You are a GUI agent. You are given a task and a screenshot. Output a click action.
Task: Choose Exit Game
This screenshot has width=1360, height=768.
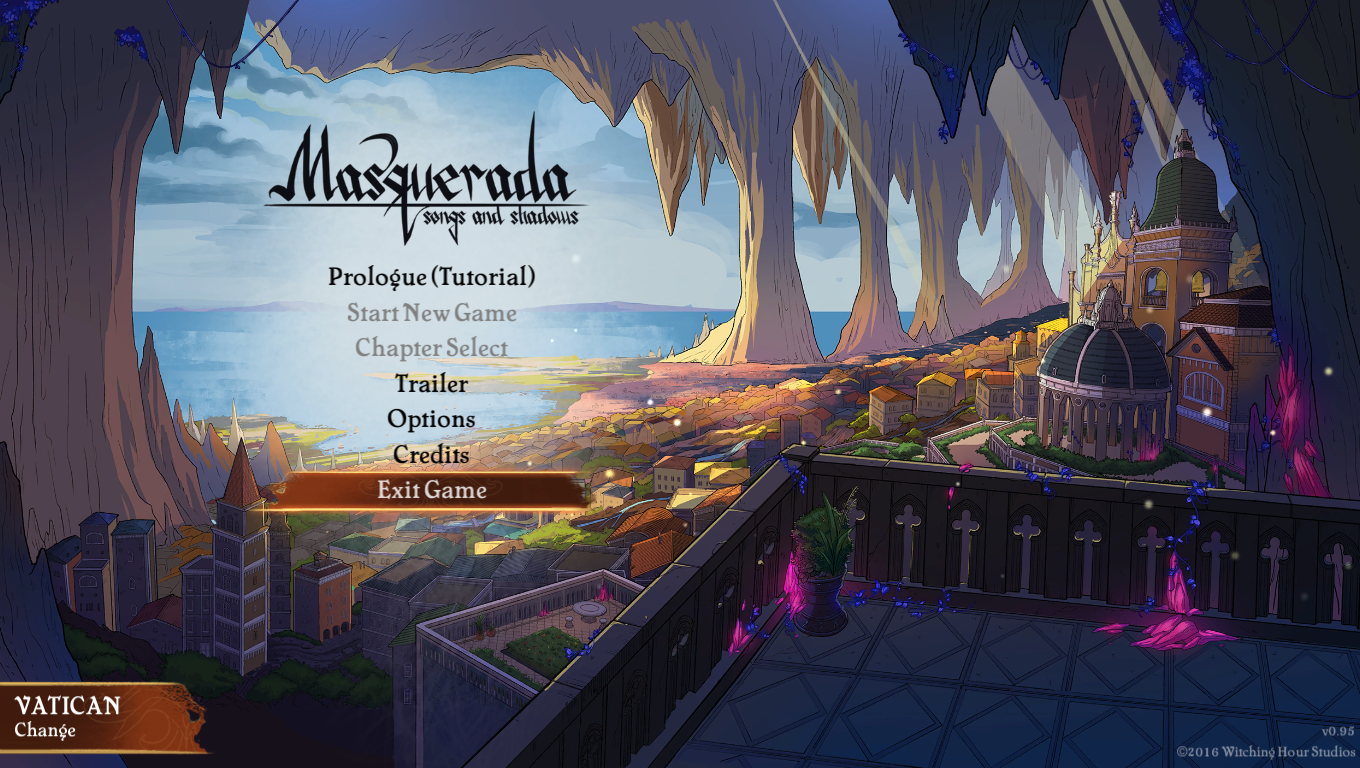coord(431,490)
